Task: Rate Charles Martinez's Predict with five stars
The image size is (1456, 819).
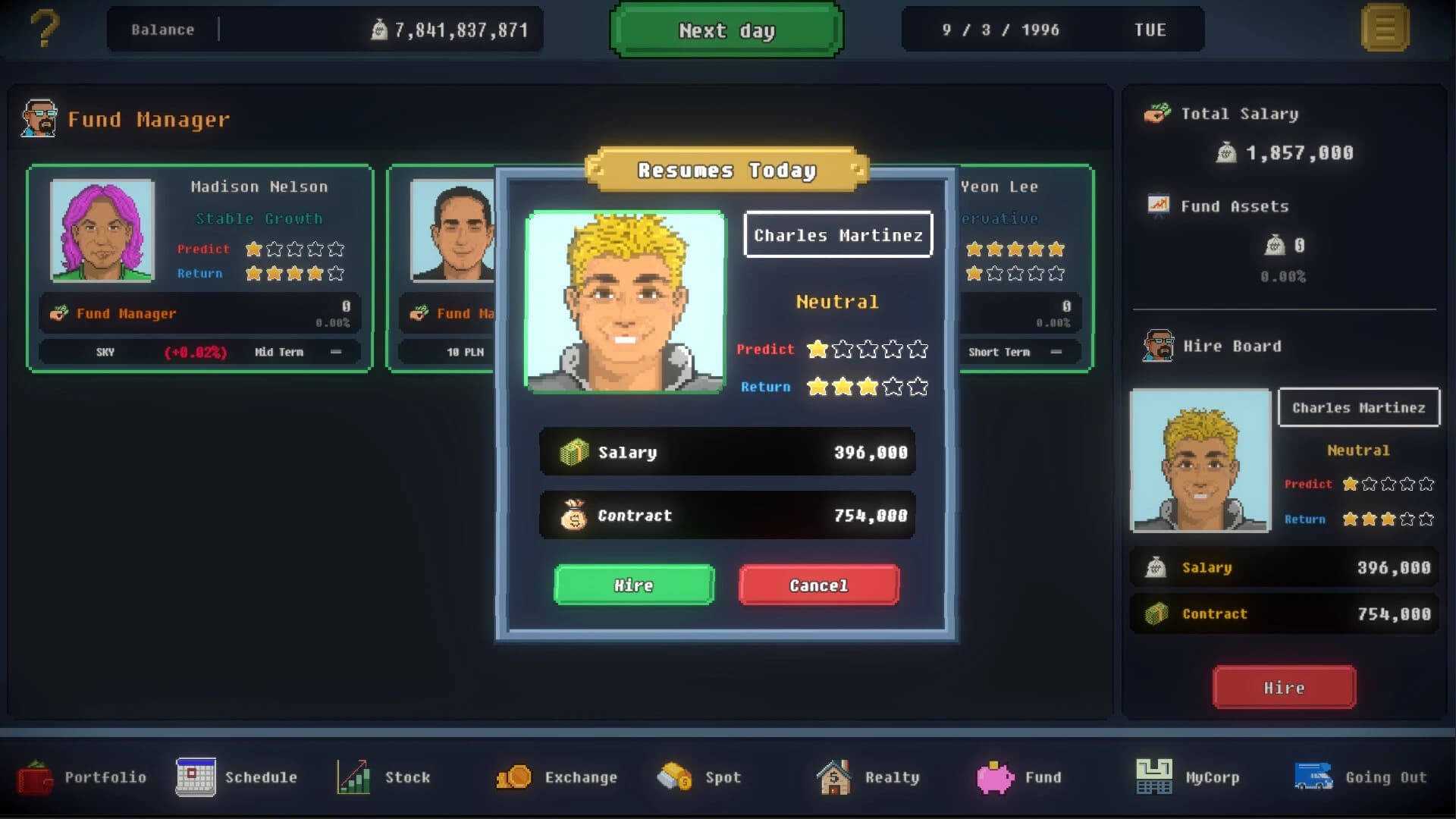Action: point(918,350)
